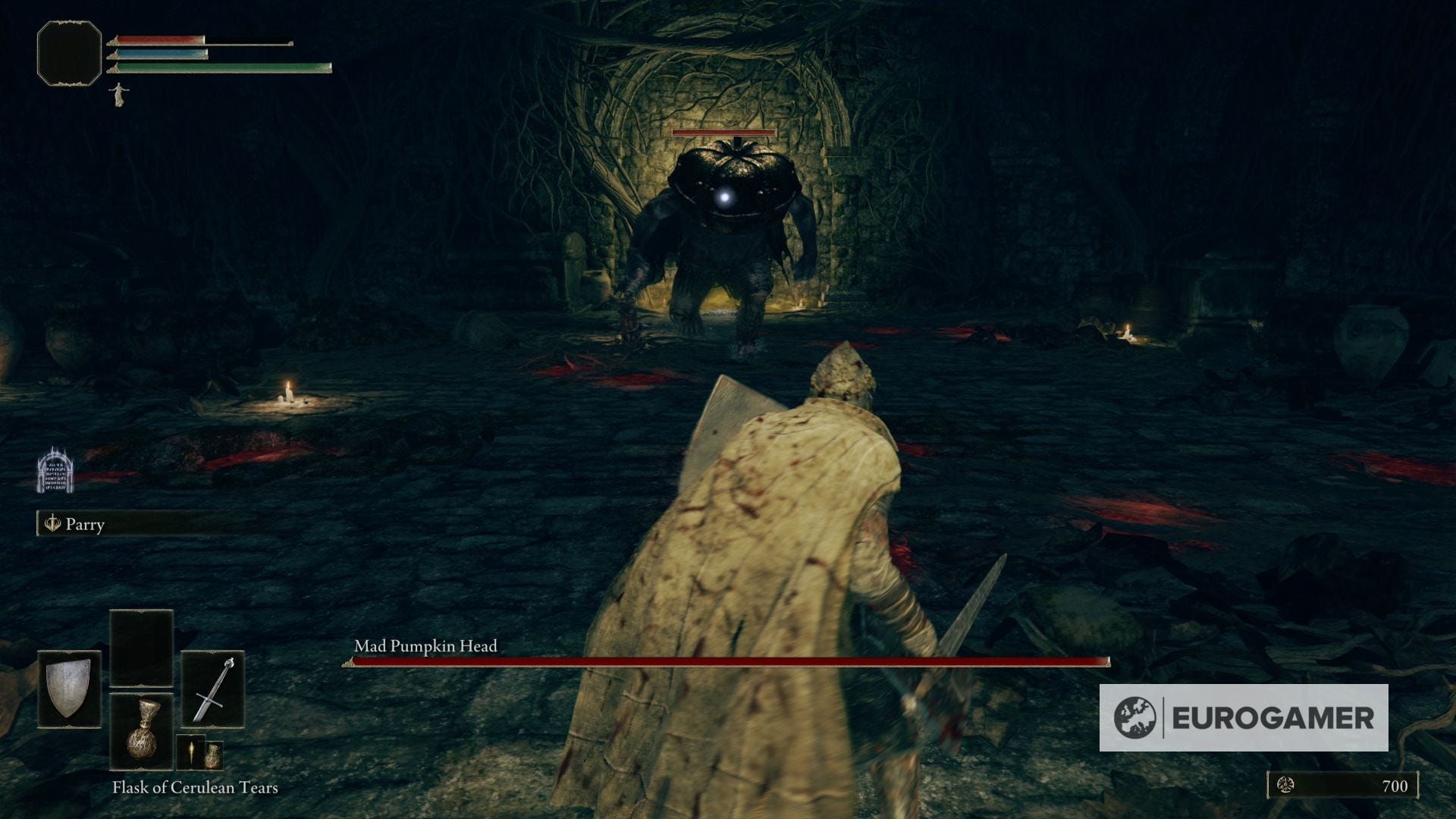Click the 'Parry' skill label
Viewport: 1456px width, 819px height.
pos(86,525)
